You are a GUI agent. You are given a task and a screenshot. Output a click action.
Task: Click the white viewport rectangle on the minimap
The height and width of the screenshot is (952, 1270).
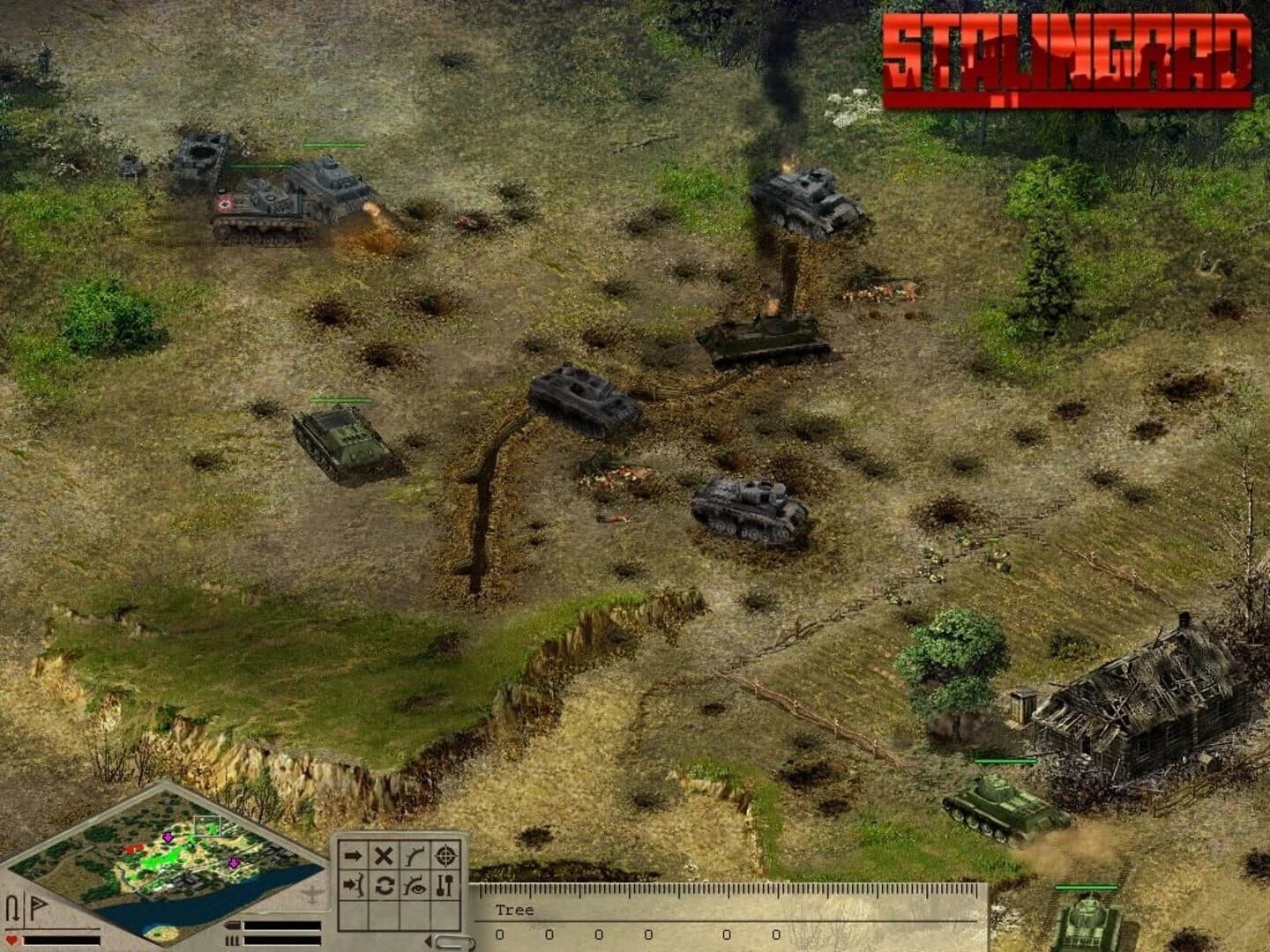coord(208,826)
